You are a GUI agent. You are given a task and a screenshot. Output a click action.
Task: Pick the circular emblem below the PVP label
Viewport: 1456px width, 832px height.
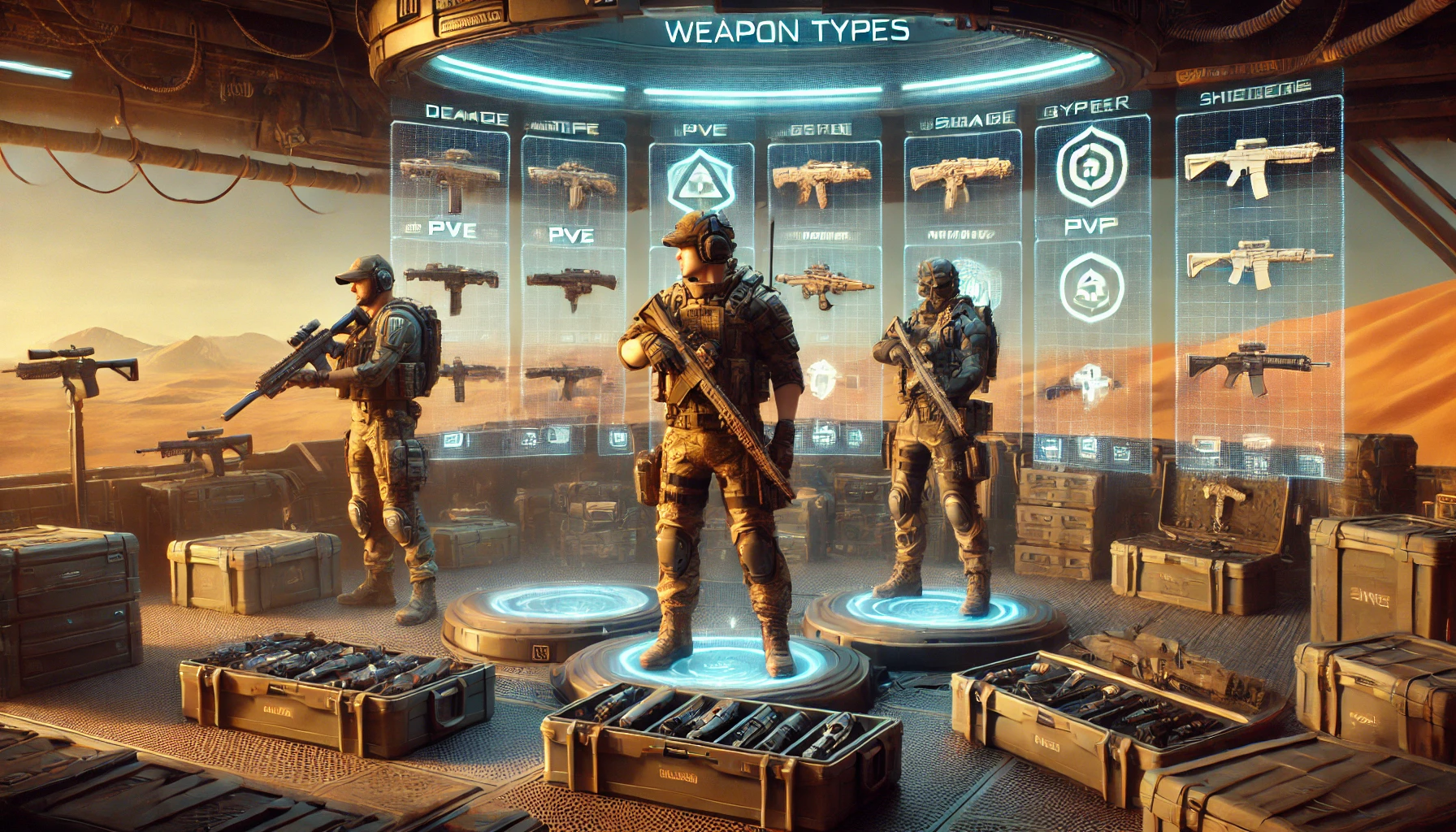(x=1091, y=287)
